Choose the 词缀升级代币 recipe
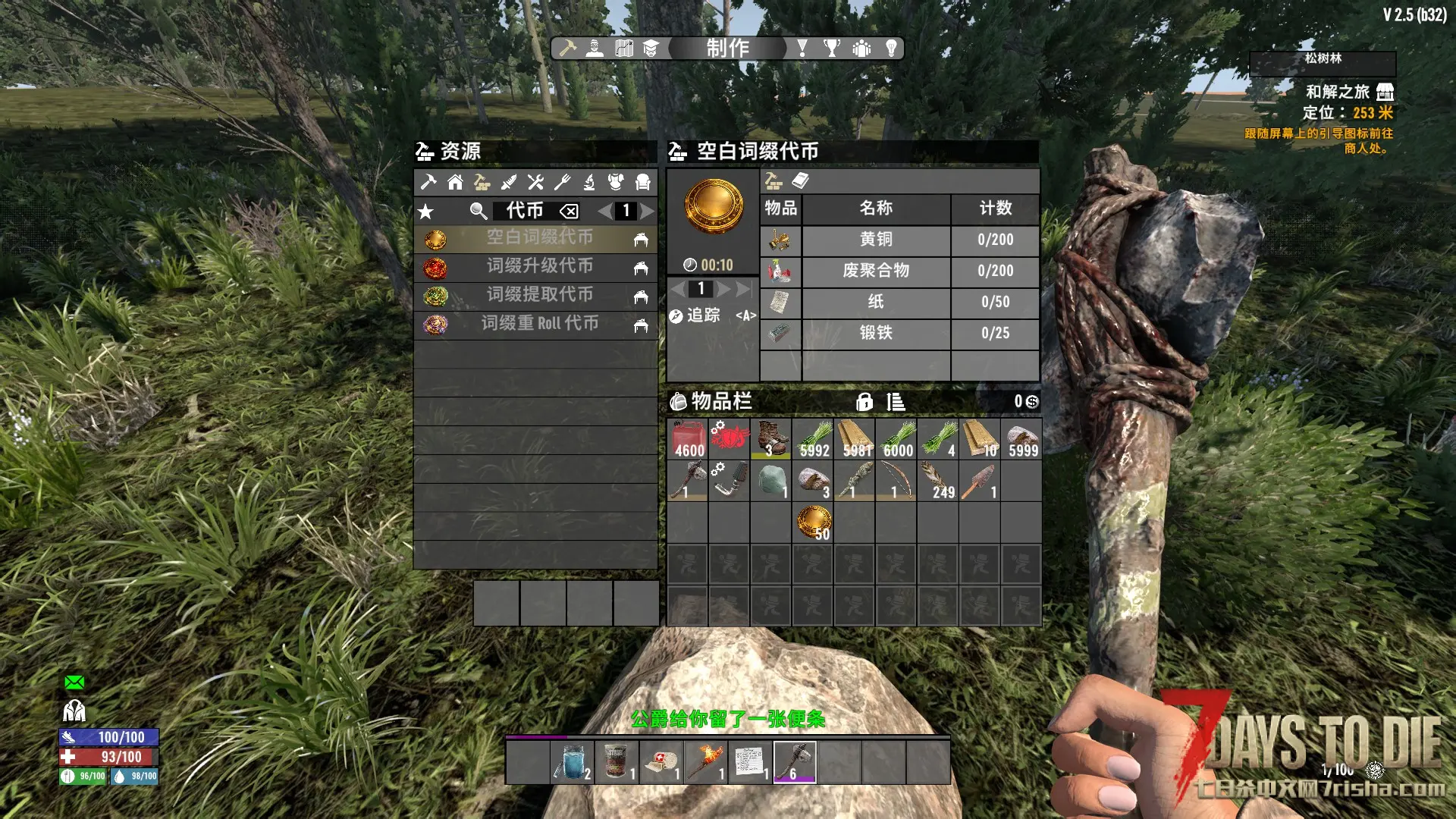The image size is (1456, 819). click(x=538, y=267)
